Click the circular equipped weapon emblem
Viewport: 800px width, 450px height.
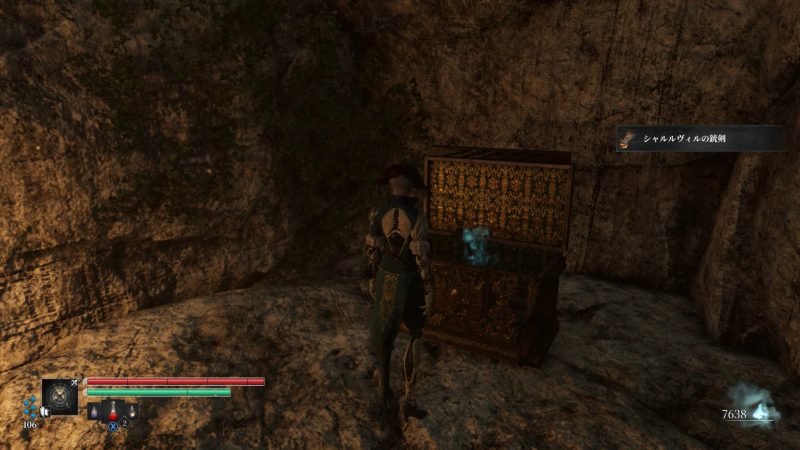click(x=60, y=397)
